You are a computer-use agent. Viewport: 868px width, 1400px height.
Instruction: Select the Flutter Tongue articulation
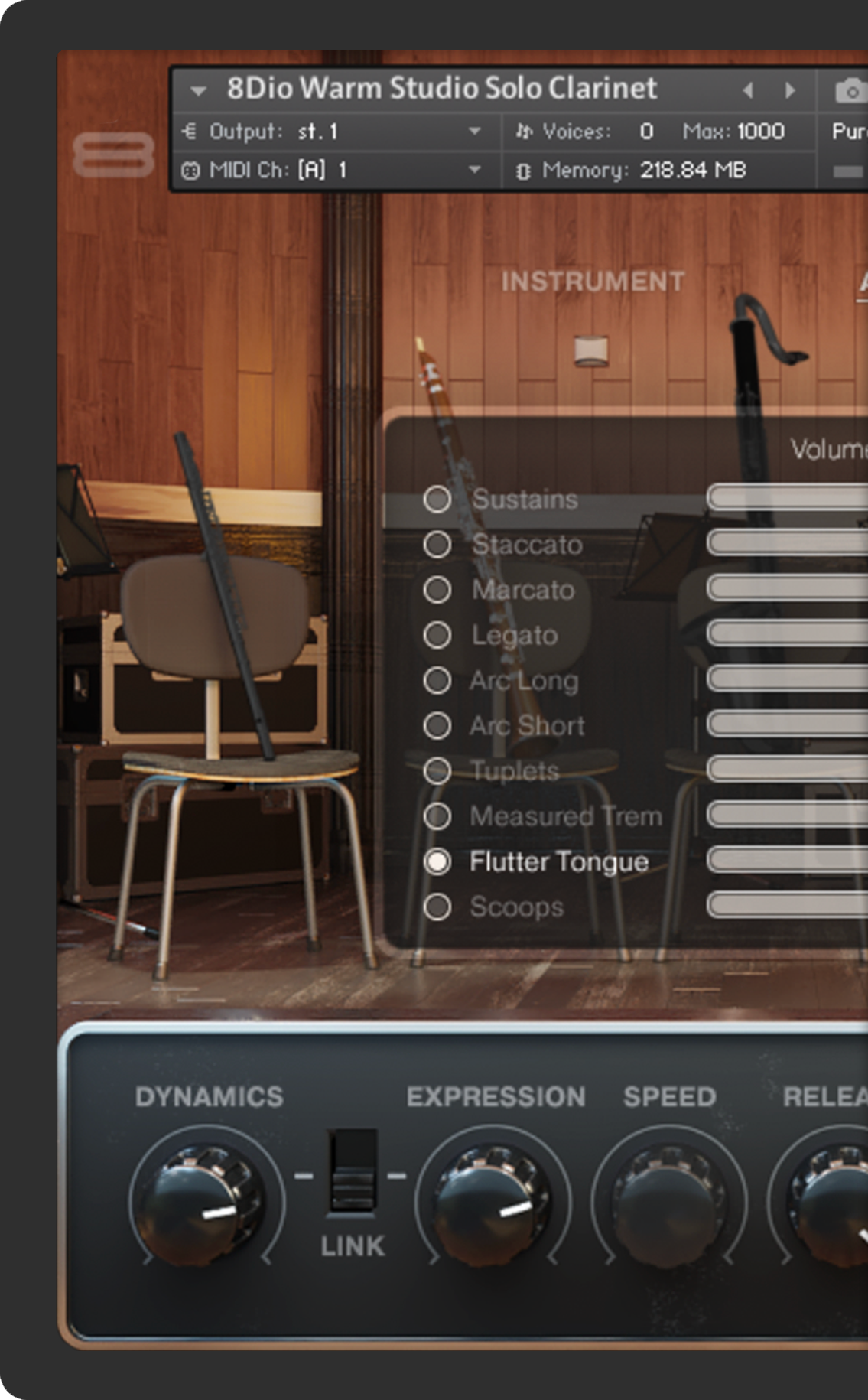pos(437,861)
